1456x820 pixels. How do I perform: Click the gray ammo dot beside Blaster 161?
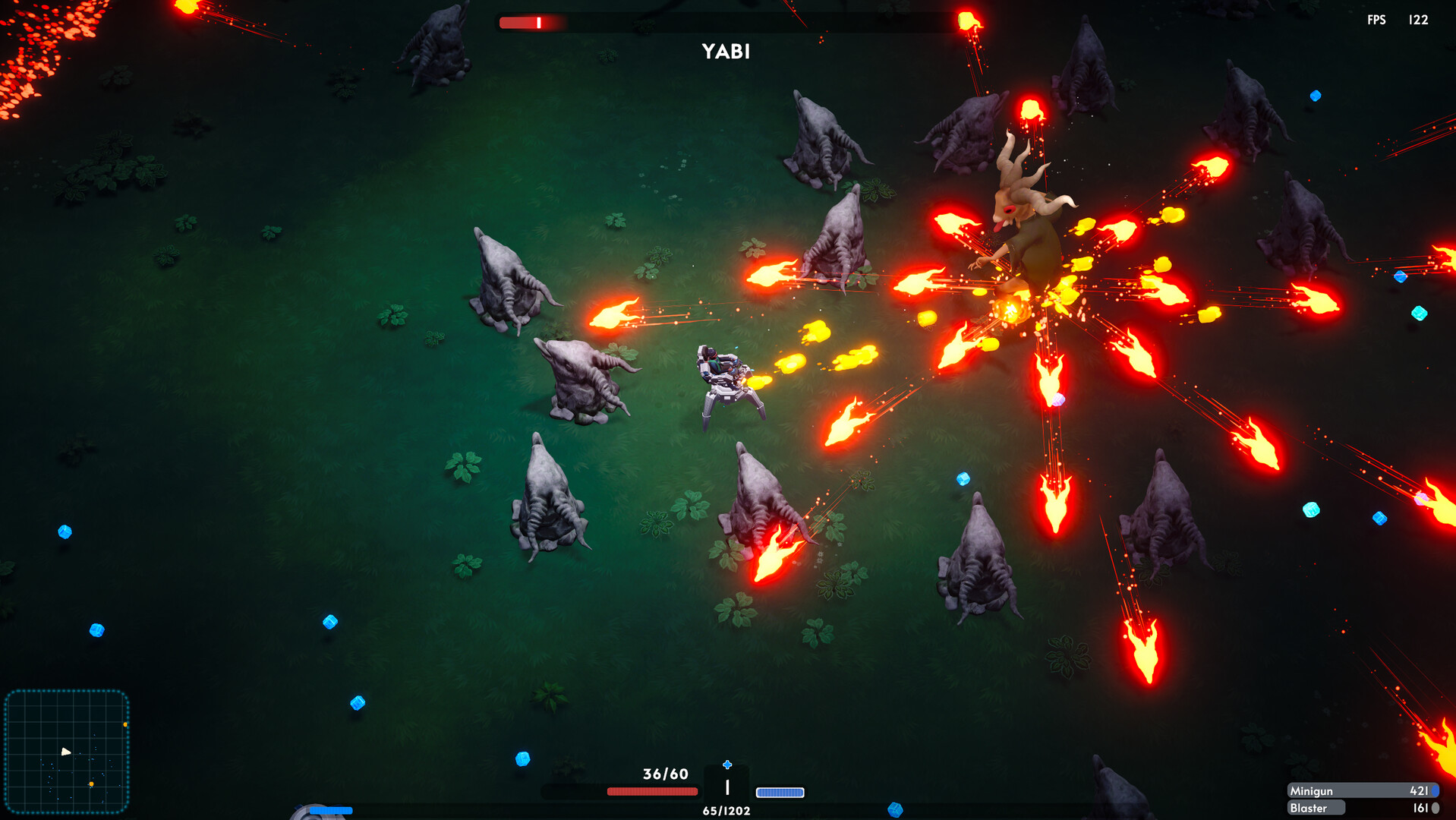pos(1437,809)
